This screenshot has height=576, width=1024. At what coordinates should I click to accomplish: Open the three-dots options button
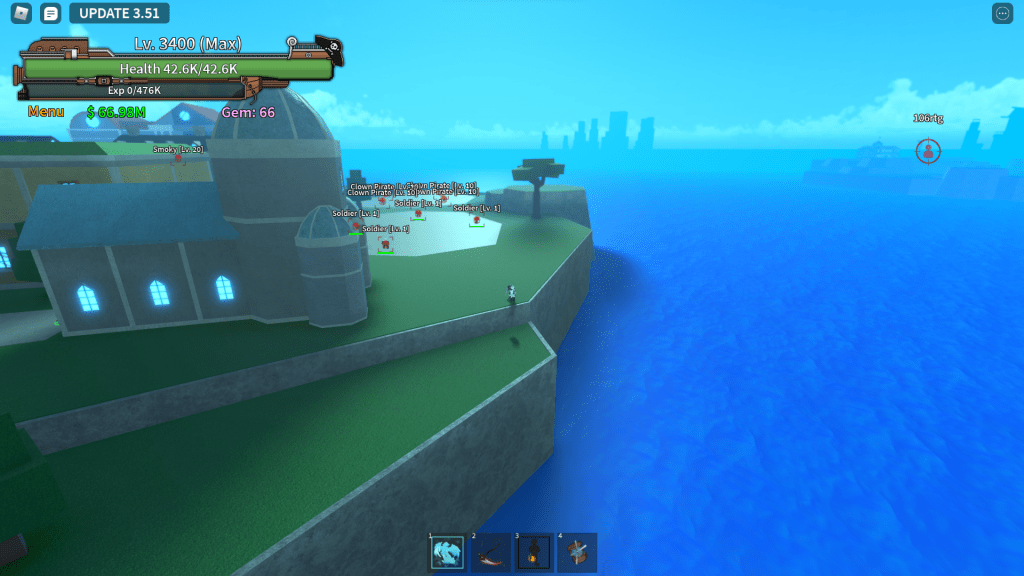click(1002, 13)
